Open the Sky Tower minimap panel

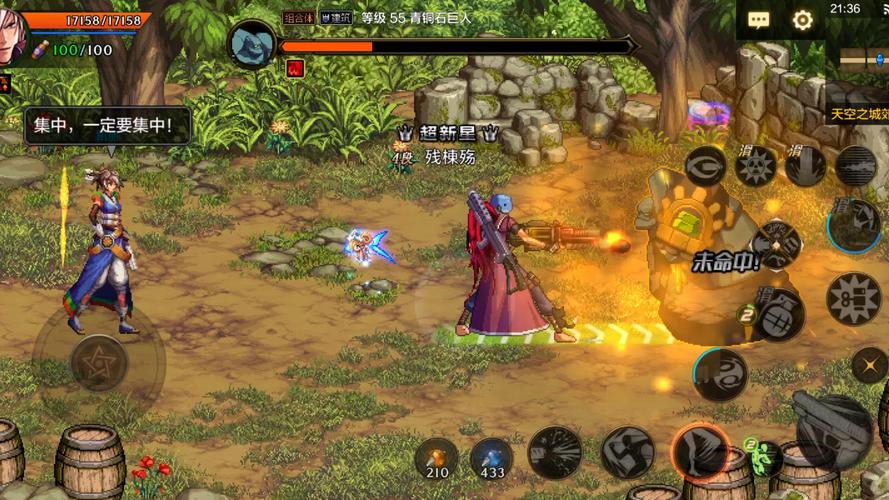858,114
